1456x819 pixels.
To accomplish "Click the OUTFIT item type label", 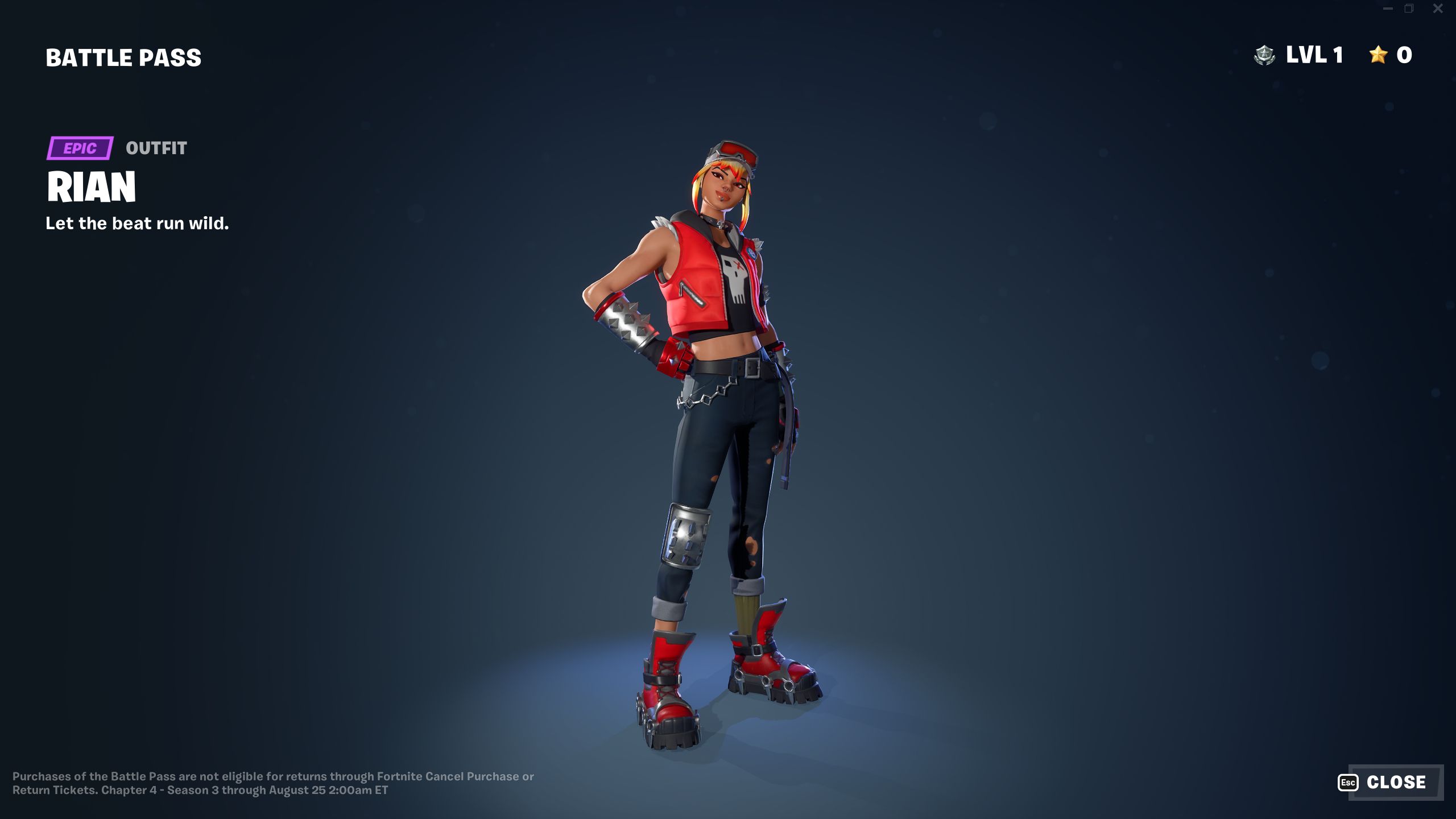I will click(x=156, y=149).
